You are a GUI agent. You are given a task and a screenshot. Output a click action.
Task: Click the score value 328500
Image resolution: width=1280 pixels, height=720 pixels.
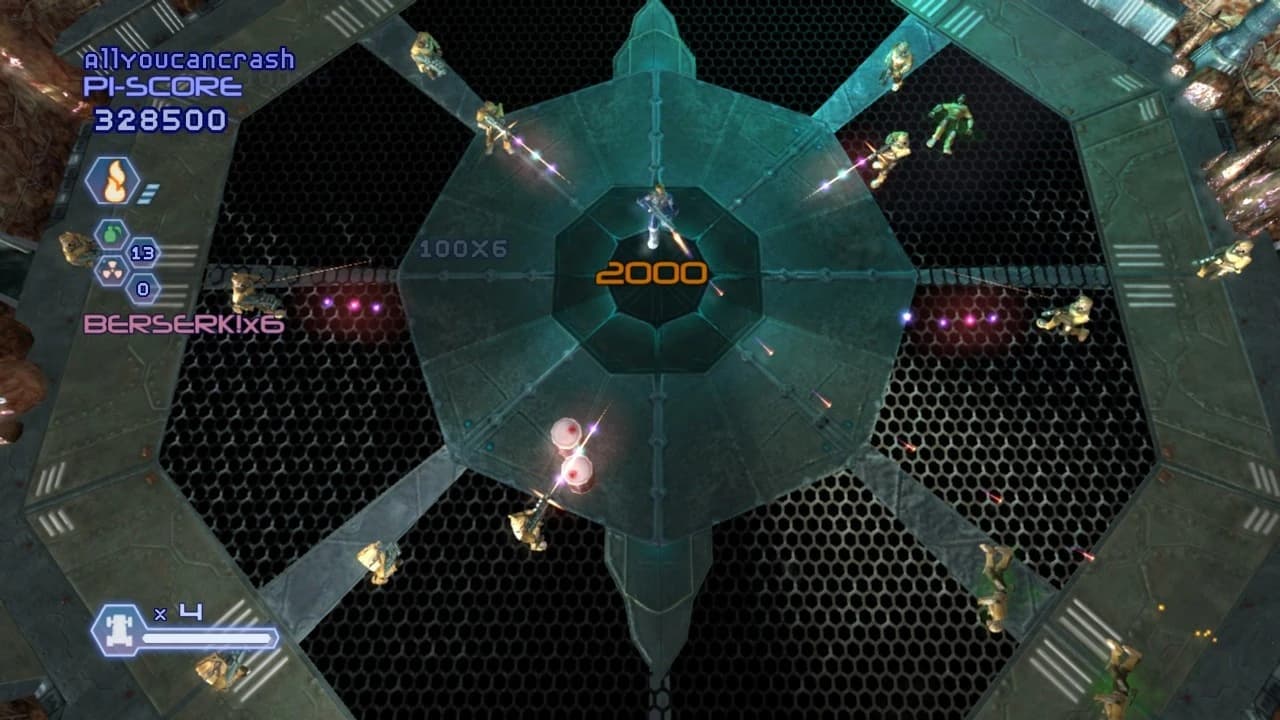point(163,117)
